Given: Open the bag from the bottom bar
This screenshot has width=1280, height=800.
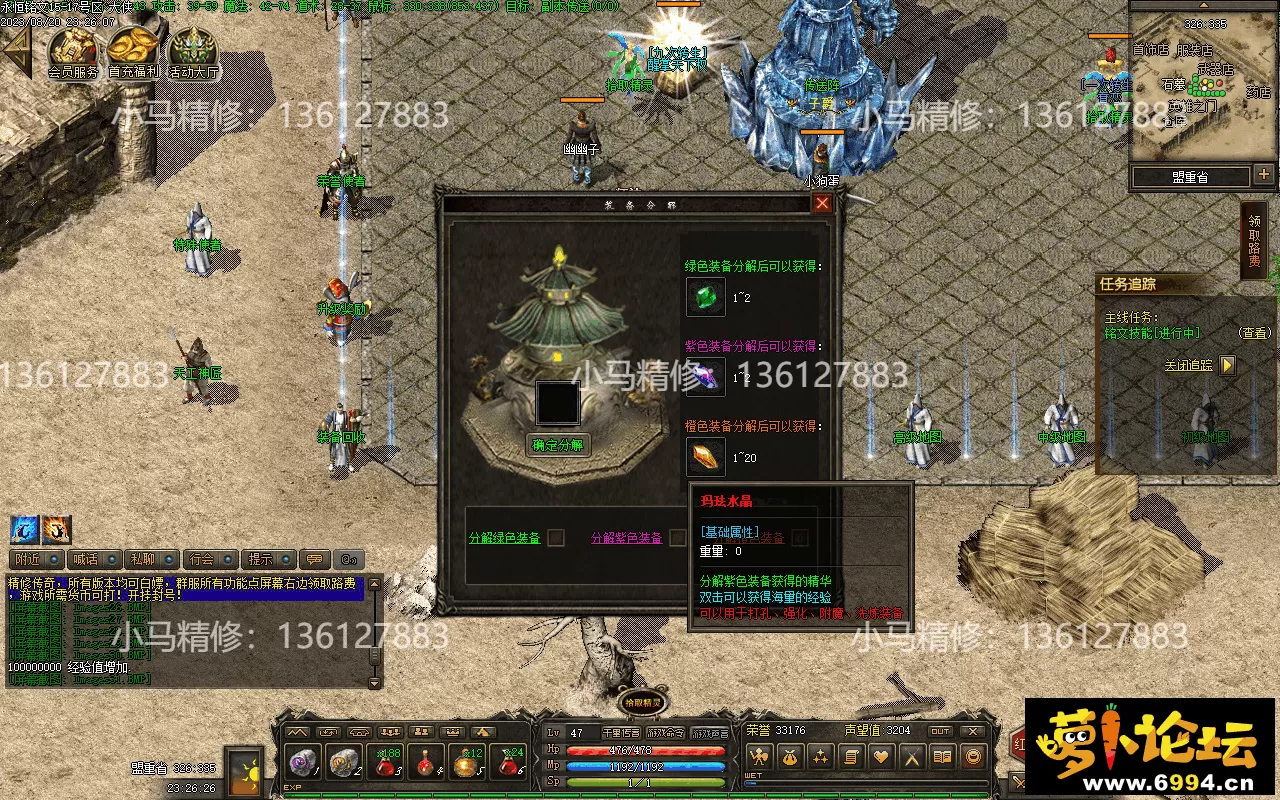Looking at the screenshot, I should [x=791, y=757].
